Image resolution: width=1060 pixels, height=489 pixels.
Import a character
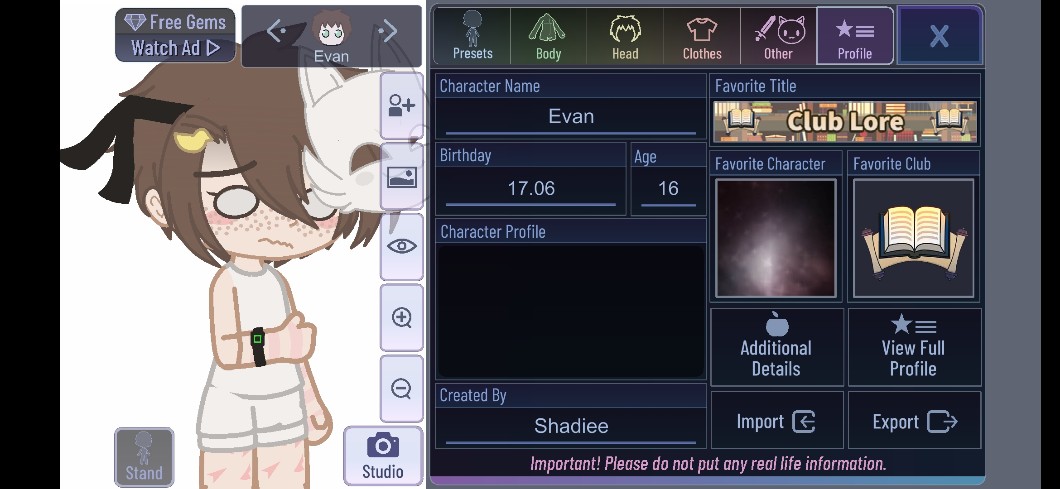(x=776, y=421)
